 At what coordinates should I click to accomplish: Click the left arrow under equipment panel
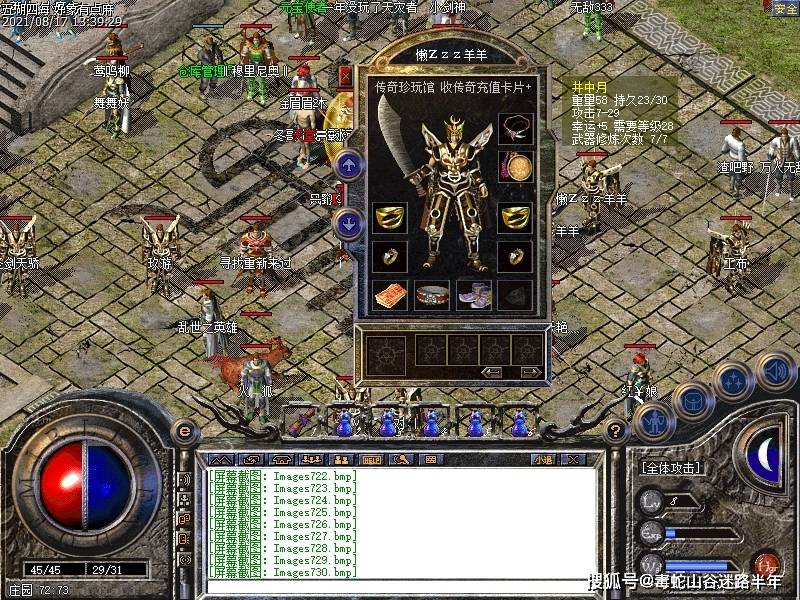[491, 373]
